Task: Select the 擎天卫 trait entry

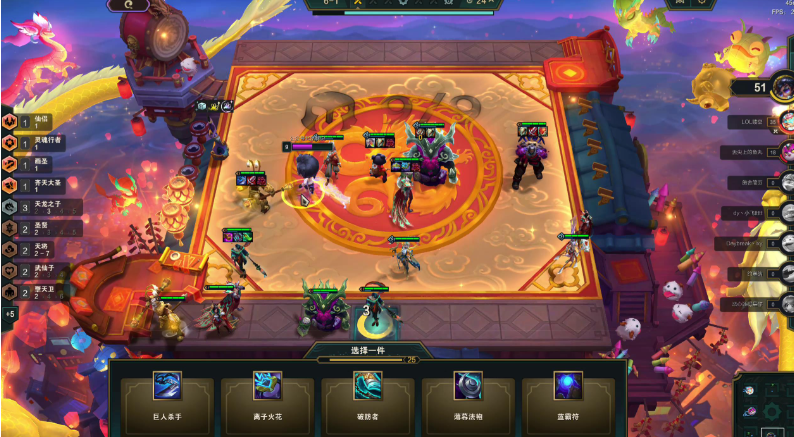Action: click(x=30, y=292)
